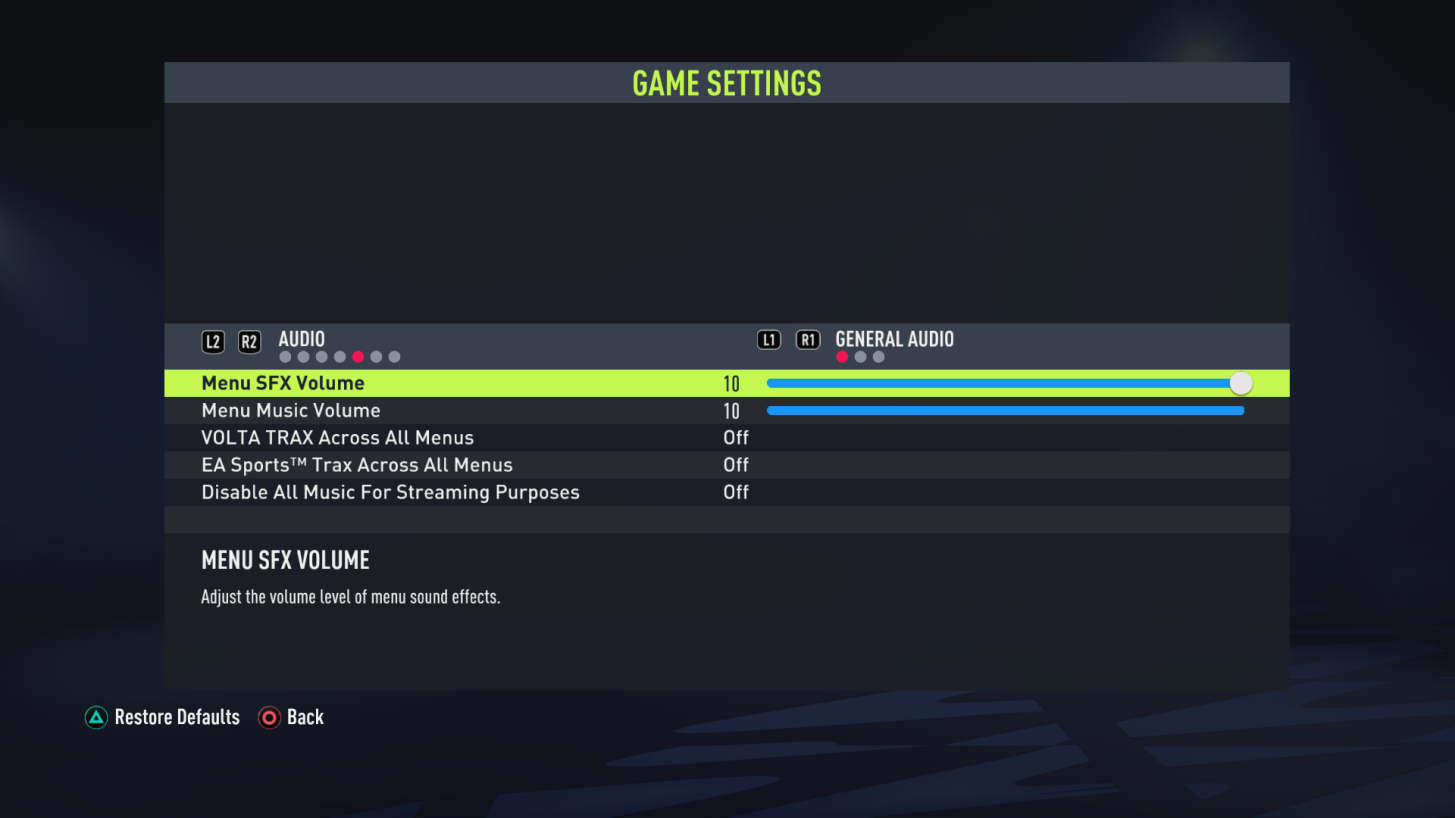Image resolution: width=1455 pixels, height=818 pixels.
Task: Switch to the General Audio section
Action: point(894,339)
